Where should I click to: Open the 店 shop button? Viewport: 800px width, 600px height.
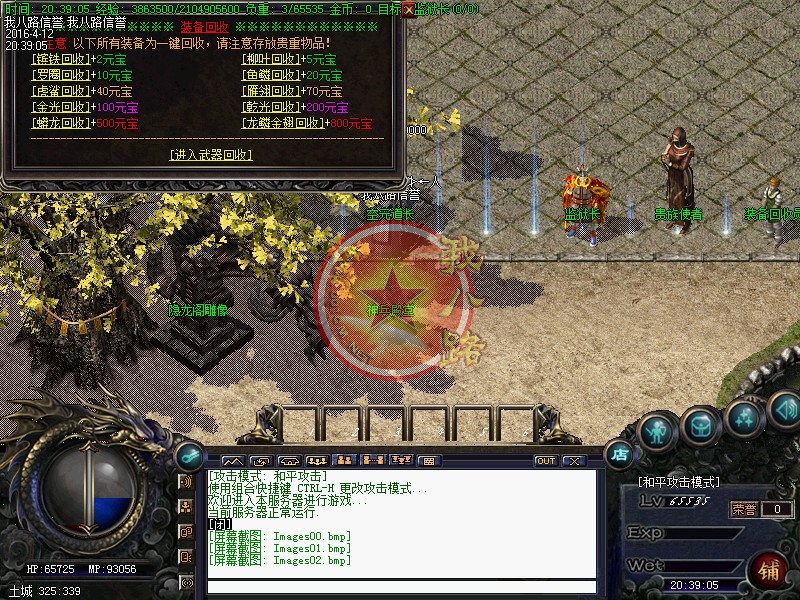click(x=620, y=454)
